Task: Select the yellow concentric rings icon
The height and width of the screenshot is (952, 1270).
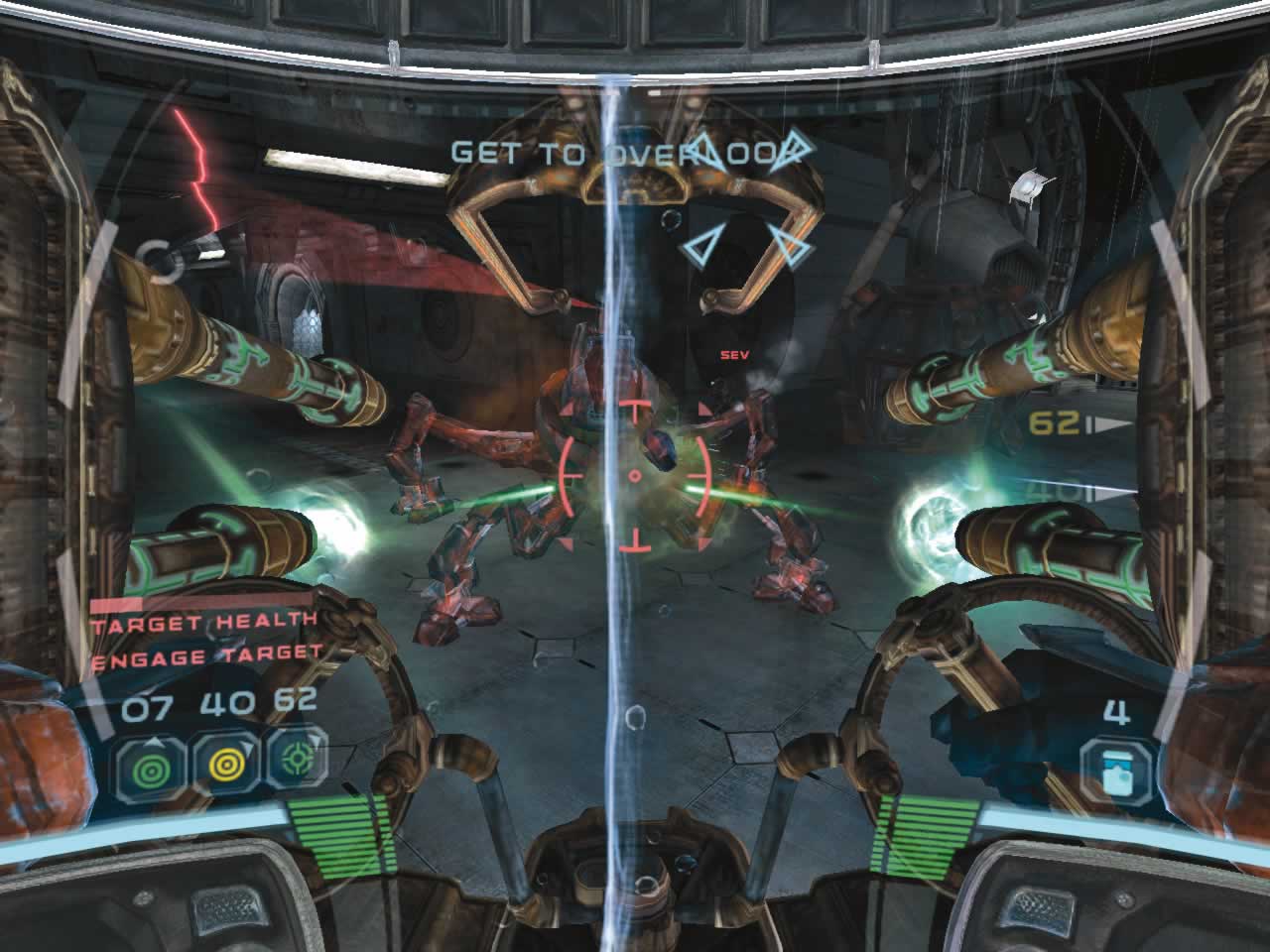Action: coord(220,766)
